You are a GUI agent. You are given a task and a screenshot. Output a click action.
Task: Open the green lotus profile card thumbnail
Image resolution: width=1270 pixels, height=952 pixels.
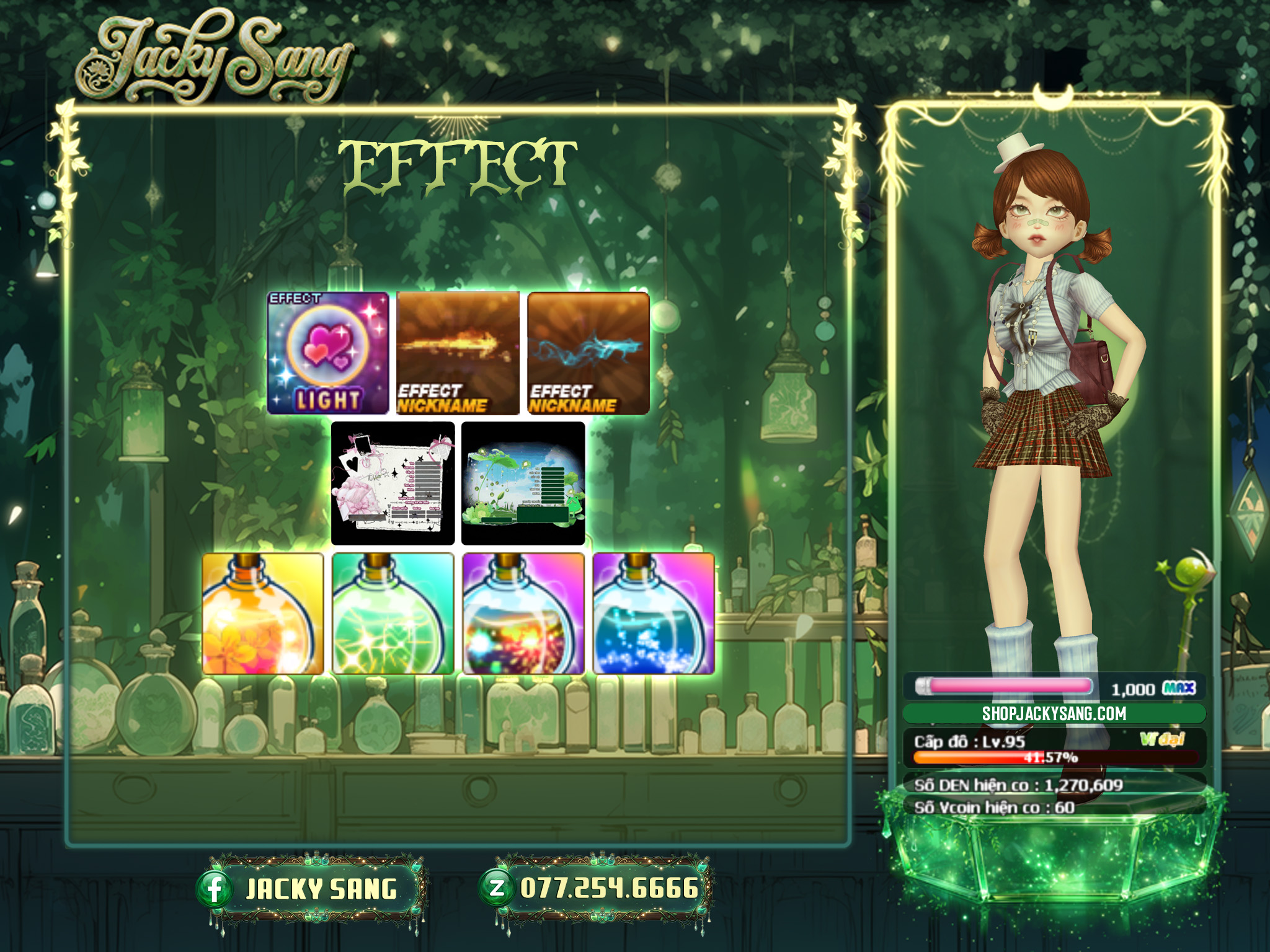[x=523, y=483]
